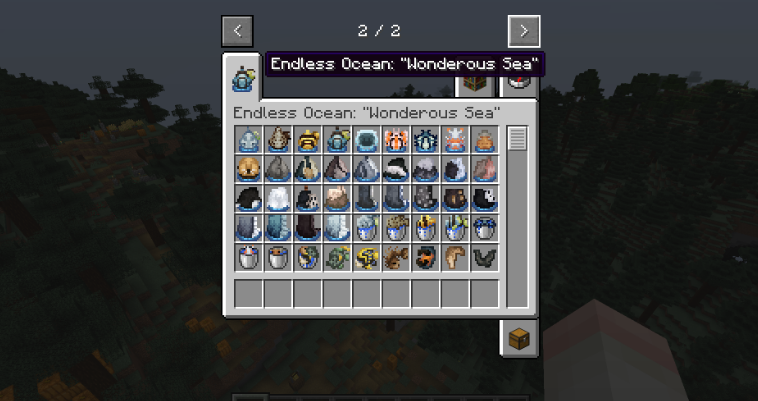Viewport: 758px width, 401px height.
Task: Select the orange and white striped fish item
Action: pyautogui.click(x=396, y=141)
